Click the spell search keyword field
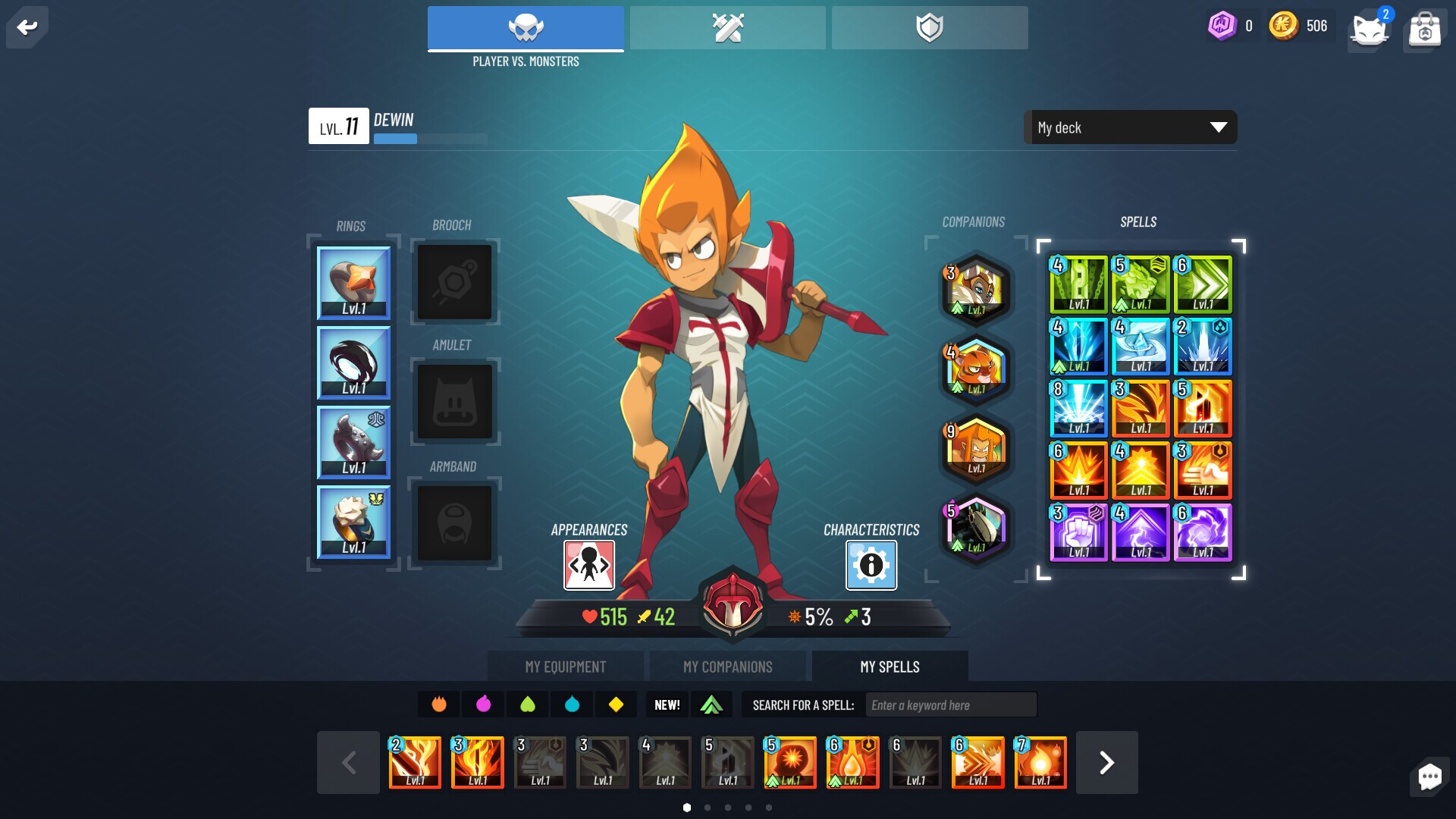 tap(950, 704)
